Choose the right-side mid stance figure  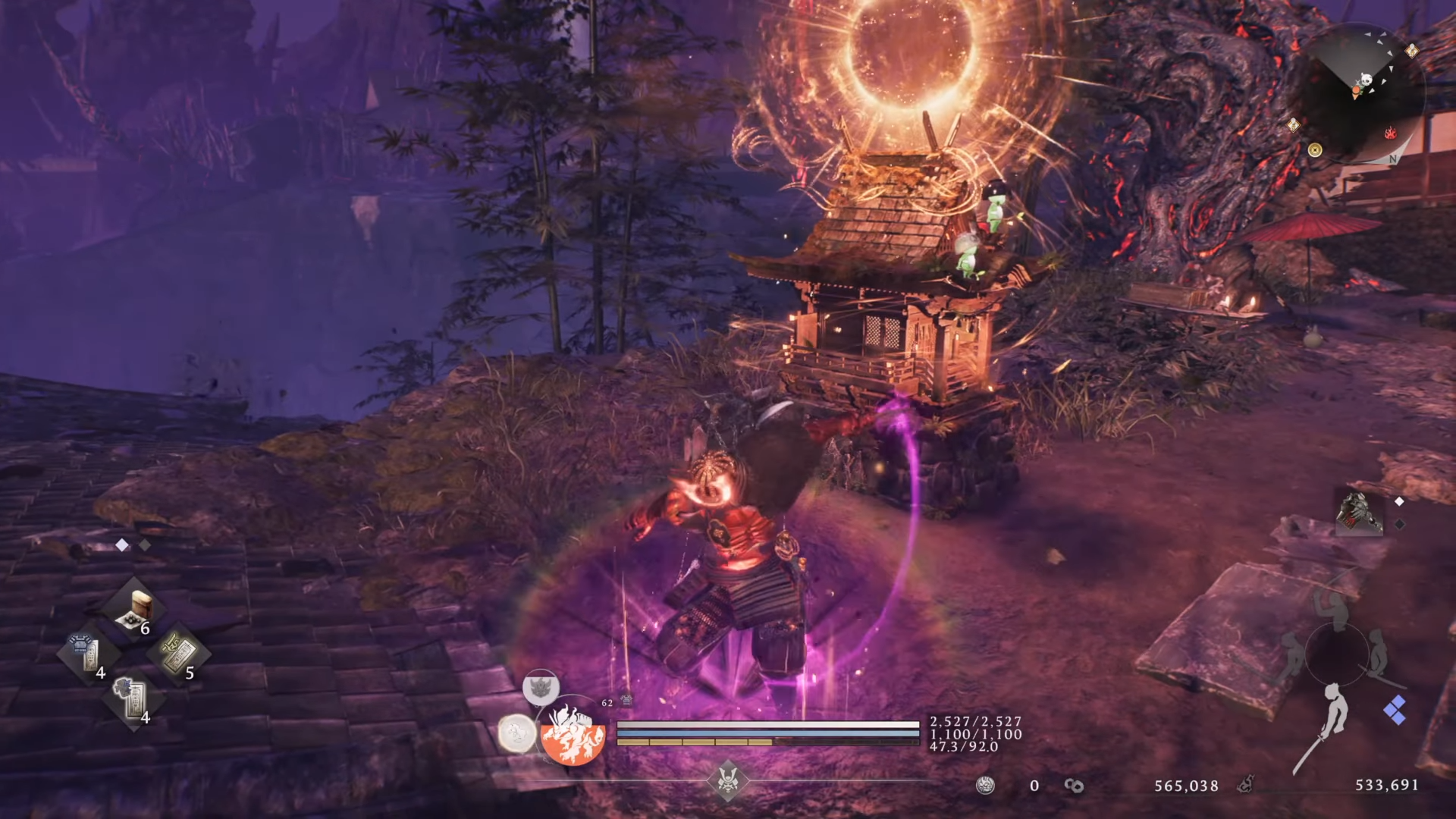(1379, 654)
